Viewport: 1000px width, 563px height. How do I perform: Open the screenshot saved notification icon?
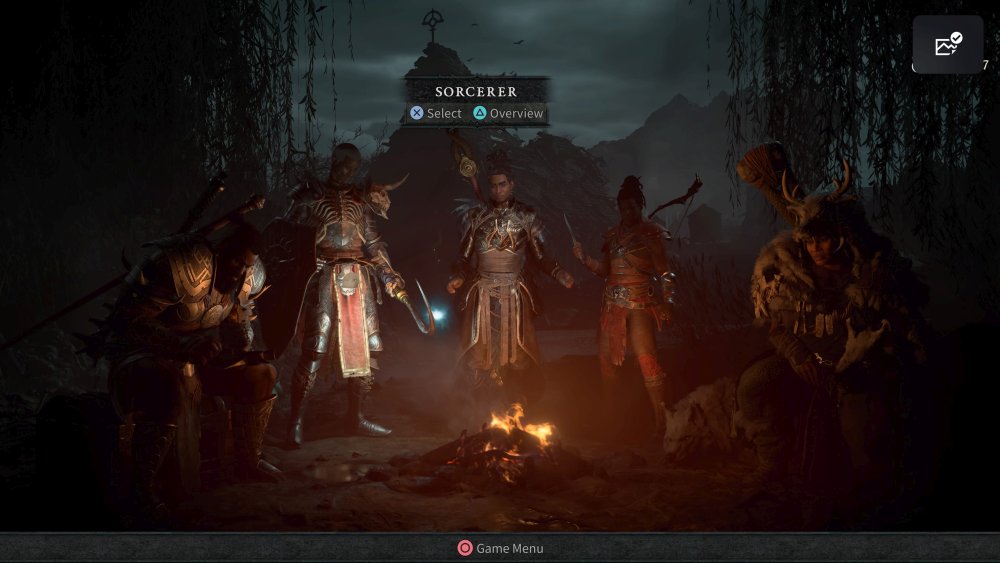(947, 45)
